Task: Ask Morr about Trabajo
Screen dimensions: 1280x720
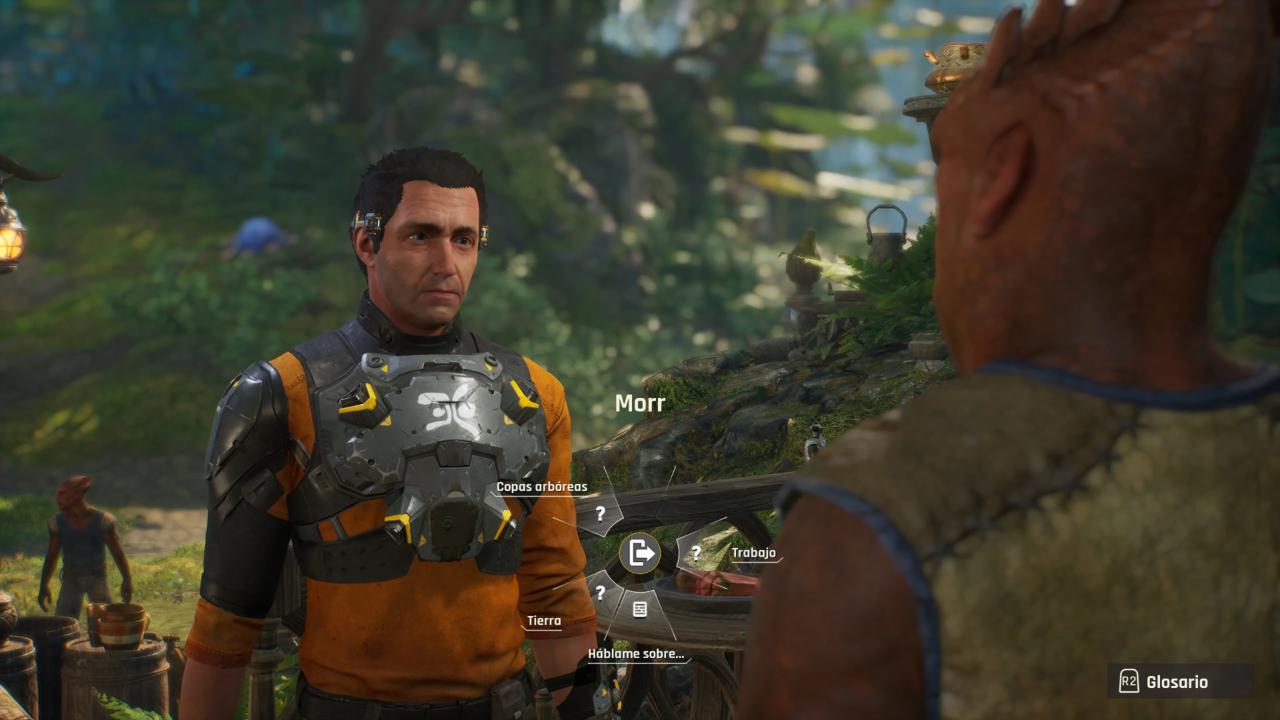Action: [x=696, y=552]
